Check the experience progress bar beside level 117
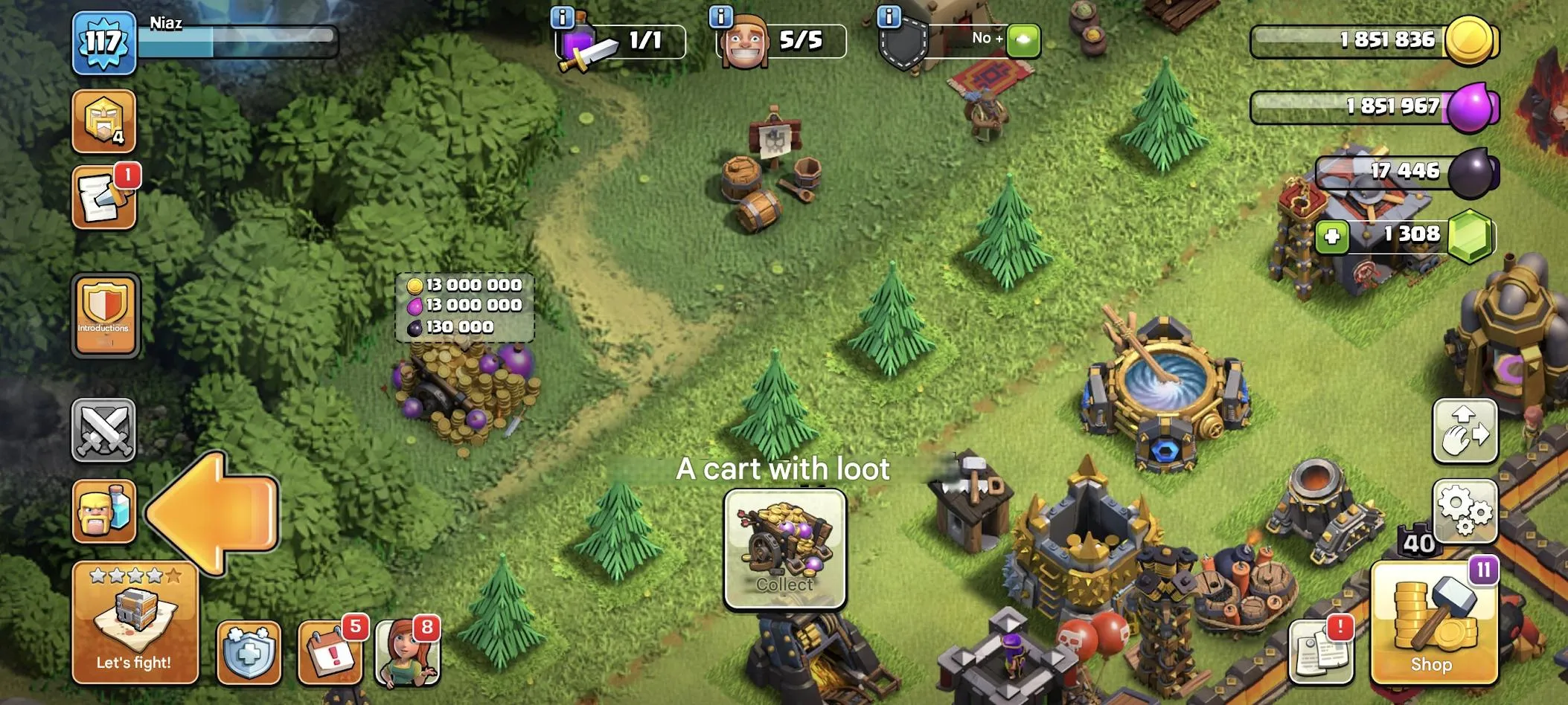The height and width of the screenshot is (705, 1568). 238,42
